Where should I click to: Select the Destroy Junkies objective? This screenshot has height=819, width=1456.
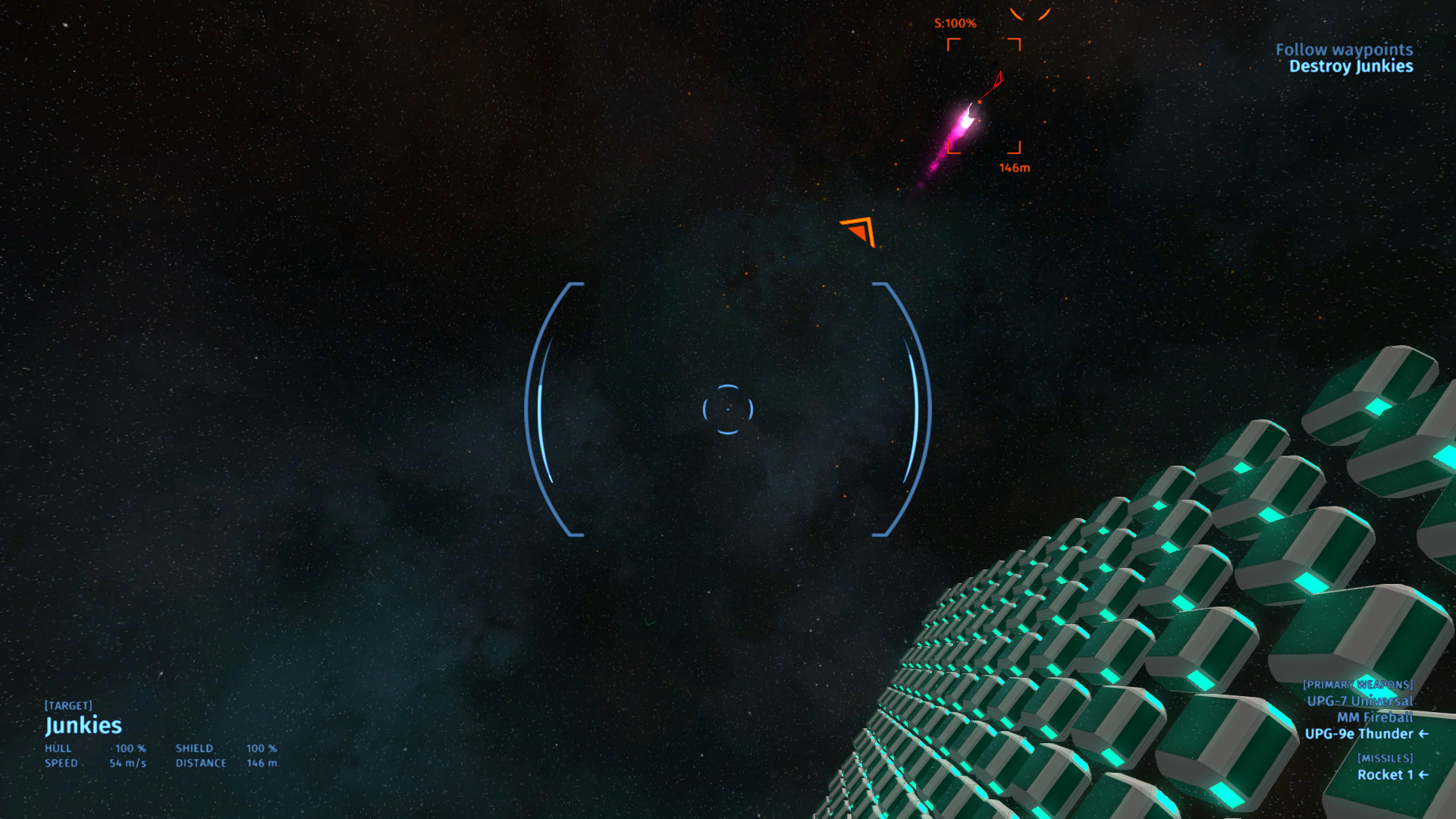tap(1351, 67)
